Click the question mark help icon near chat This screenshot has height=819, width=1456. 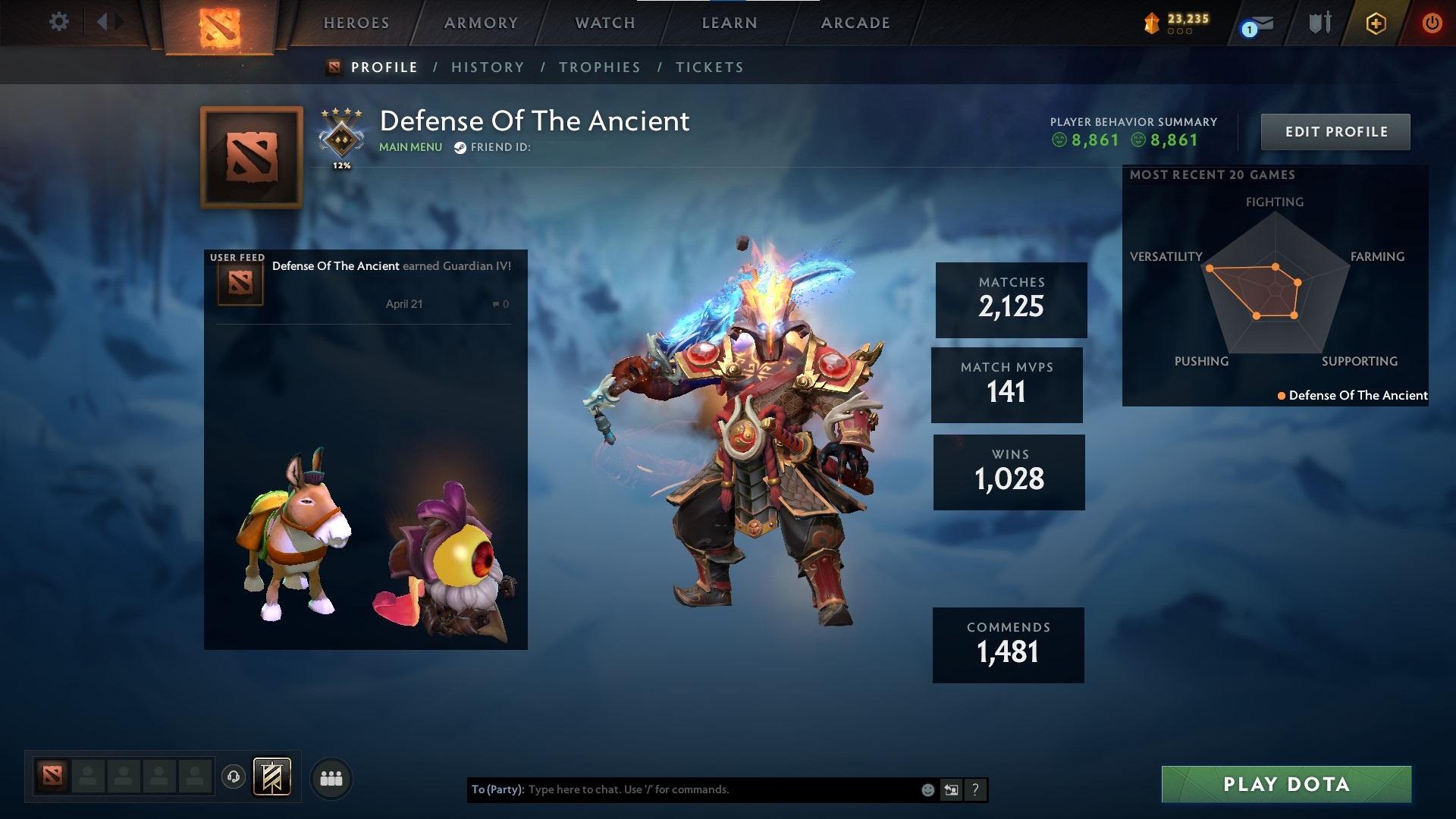coord(975,789)
